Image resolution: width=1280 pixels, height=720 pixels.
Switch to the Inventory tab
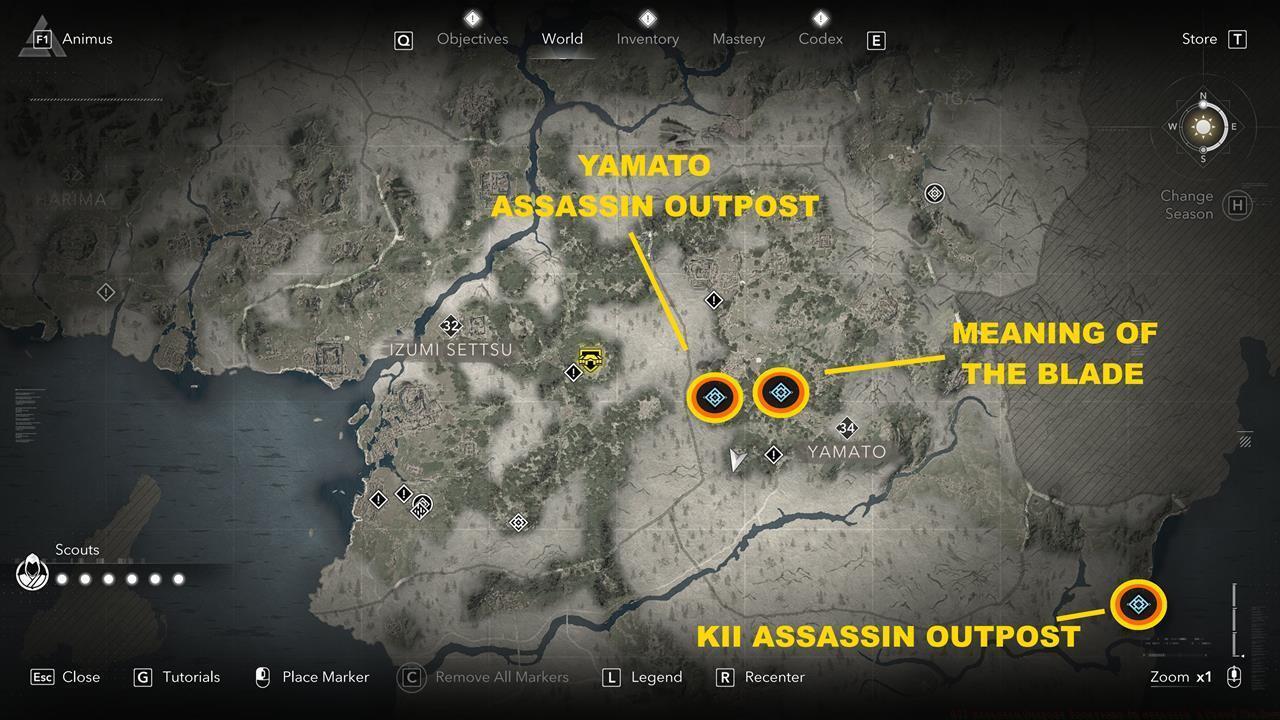point(647,39)
